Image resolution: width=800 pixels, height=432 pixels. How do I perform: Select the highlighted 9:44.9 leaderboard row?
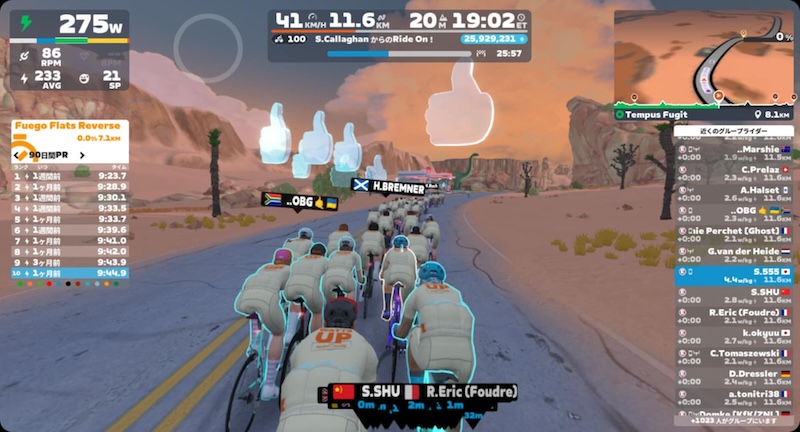[70, 272]
